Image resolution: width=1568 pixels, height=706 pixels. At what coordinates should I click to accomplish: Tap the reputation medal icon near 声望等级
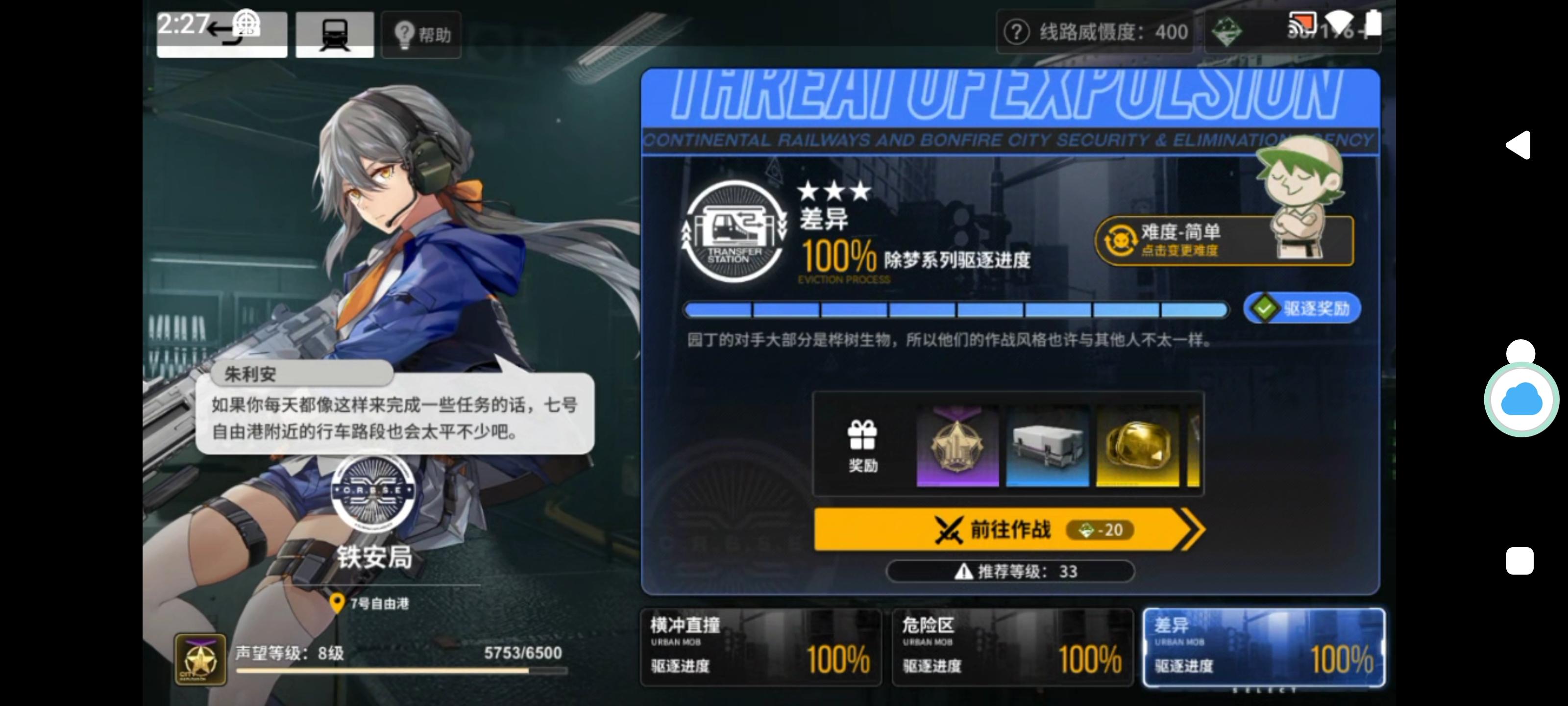pos(200,657)
